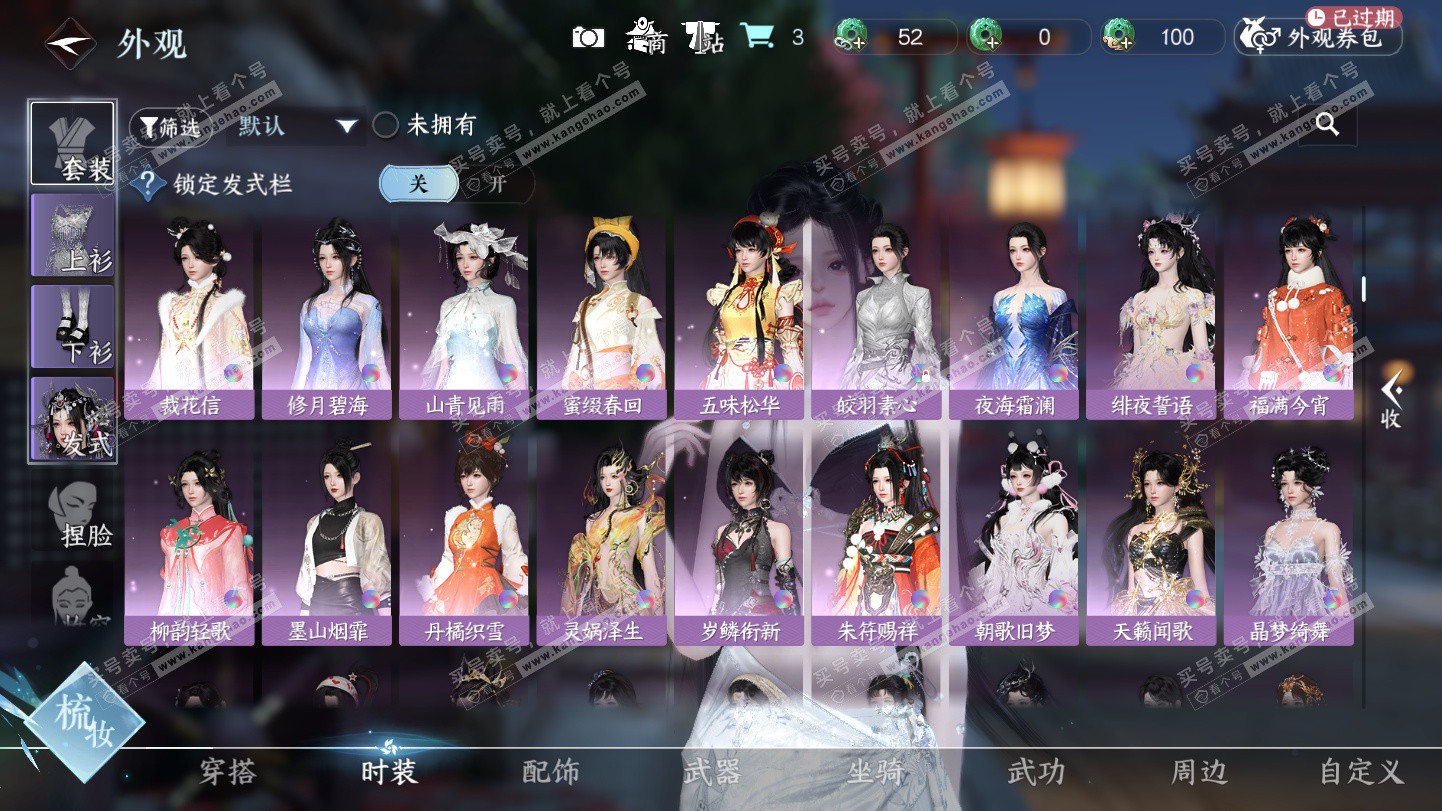
Task: Go back using the top-left arrow button
Action: 70,42
